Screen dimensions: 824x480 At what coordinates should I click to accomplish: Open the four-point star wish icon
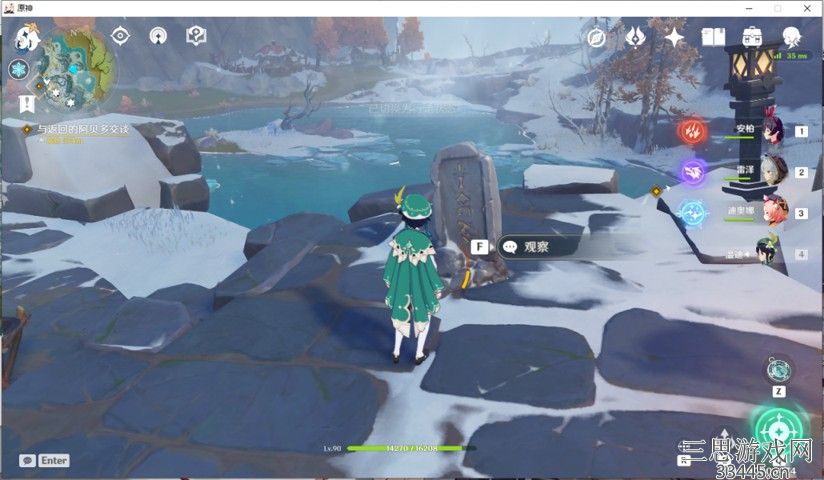pyautogui.click(x=675, y=38)
